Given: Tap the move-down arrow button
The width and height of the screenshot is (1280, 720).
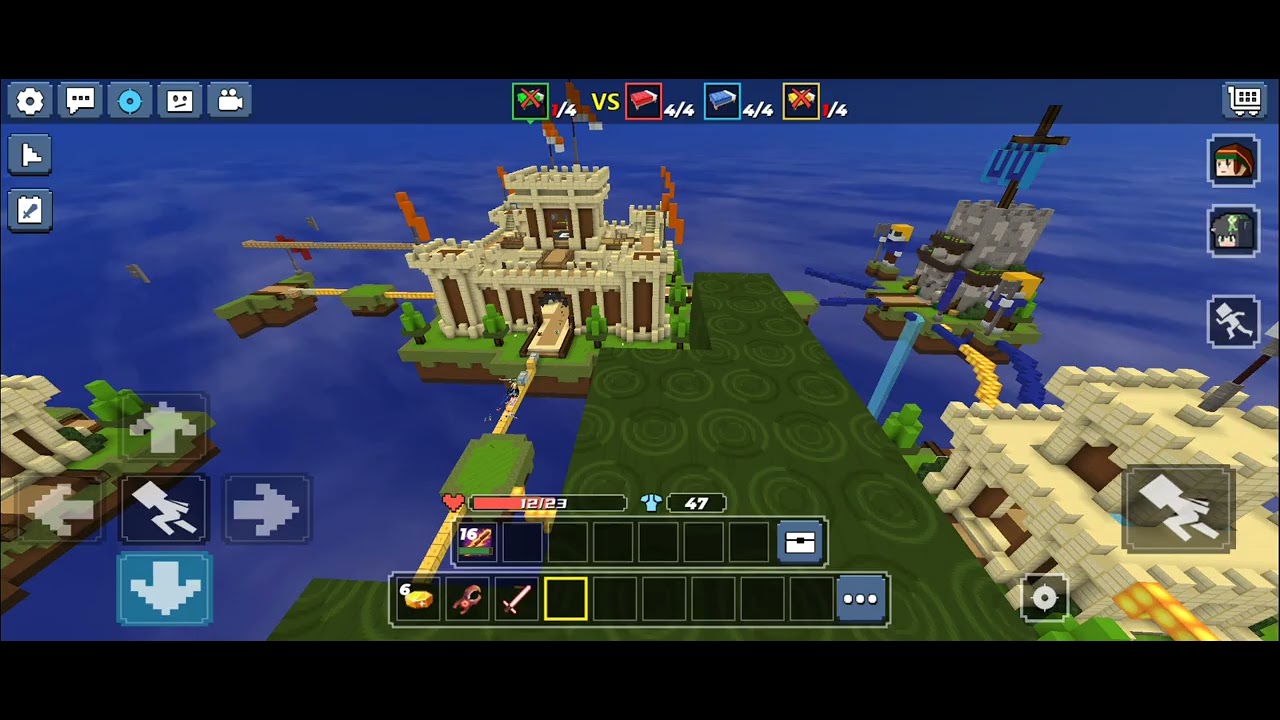Looking at the screenshot, I should (165, 589).
